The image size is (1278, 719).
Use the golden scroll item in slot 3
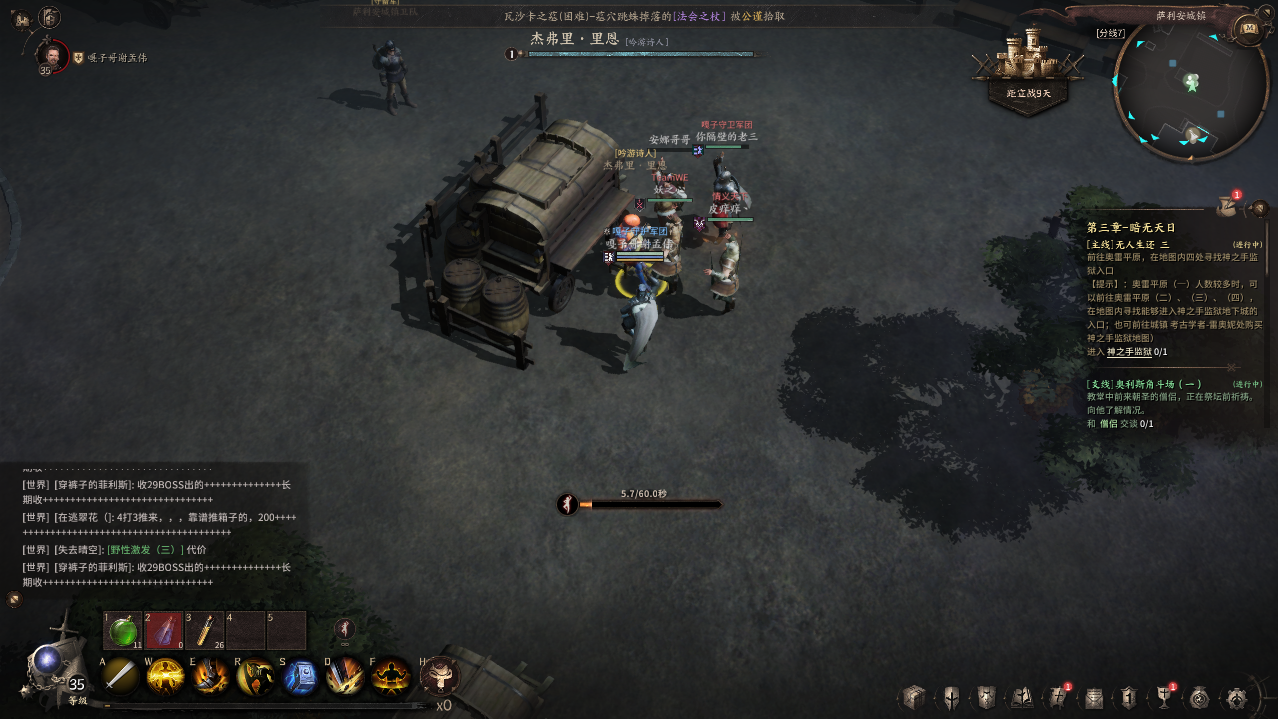pos(205,631)
